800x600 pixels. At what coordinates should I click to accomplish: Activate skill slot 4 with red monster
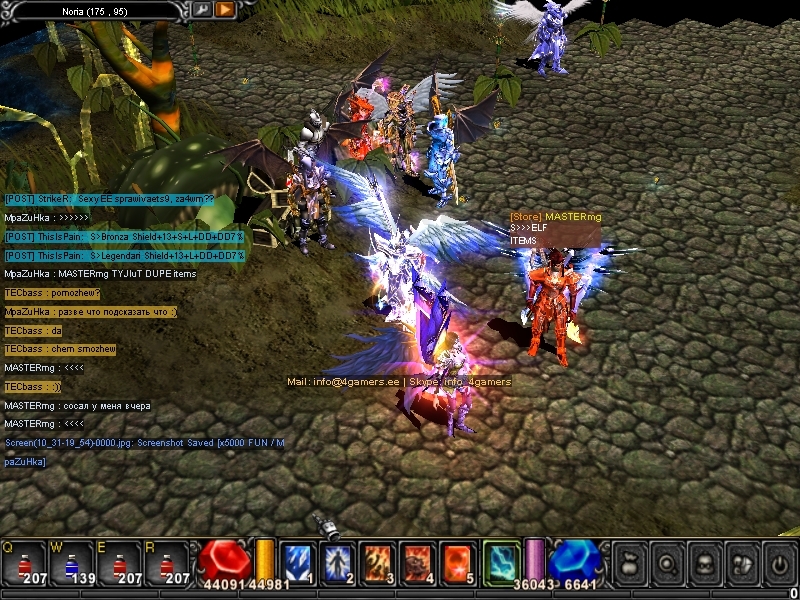pyautogui.click(x=418, y=562)
